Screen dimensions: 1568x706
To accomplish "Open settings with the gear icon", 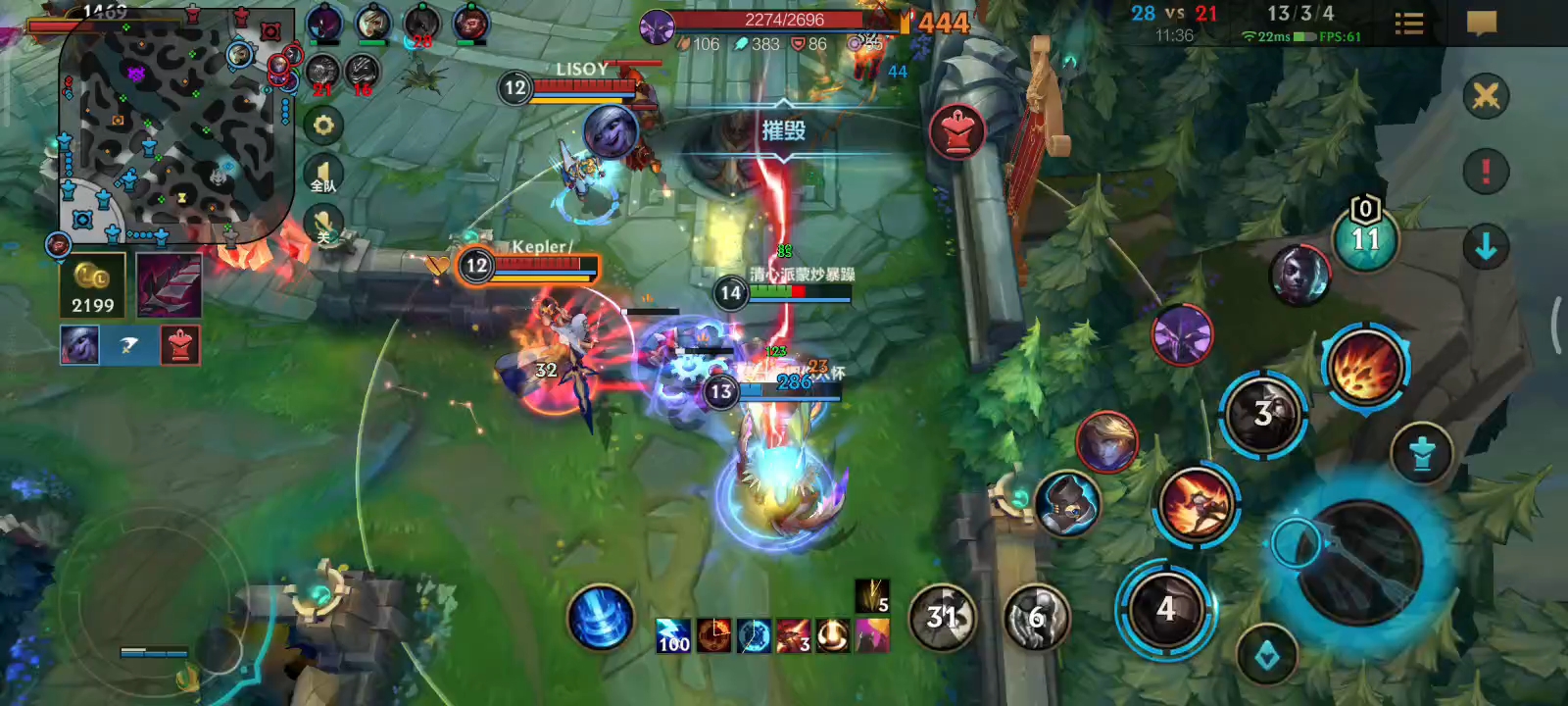I will [x=323, y=126].
